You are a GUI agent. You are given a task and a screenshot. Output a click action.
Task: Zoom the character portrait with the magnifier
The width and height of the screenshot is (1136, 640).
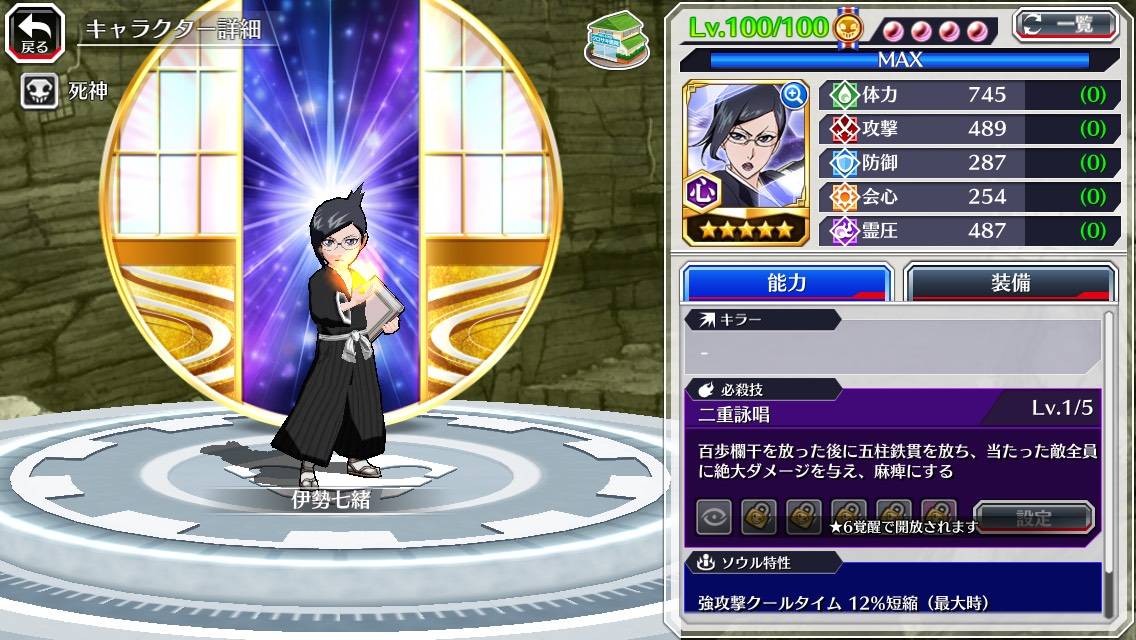point(794,95)
